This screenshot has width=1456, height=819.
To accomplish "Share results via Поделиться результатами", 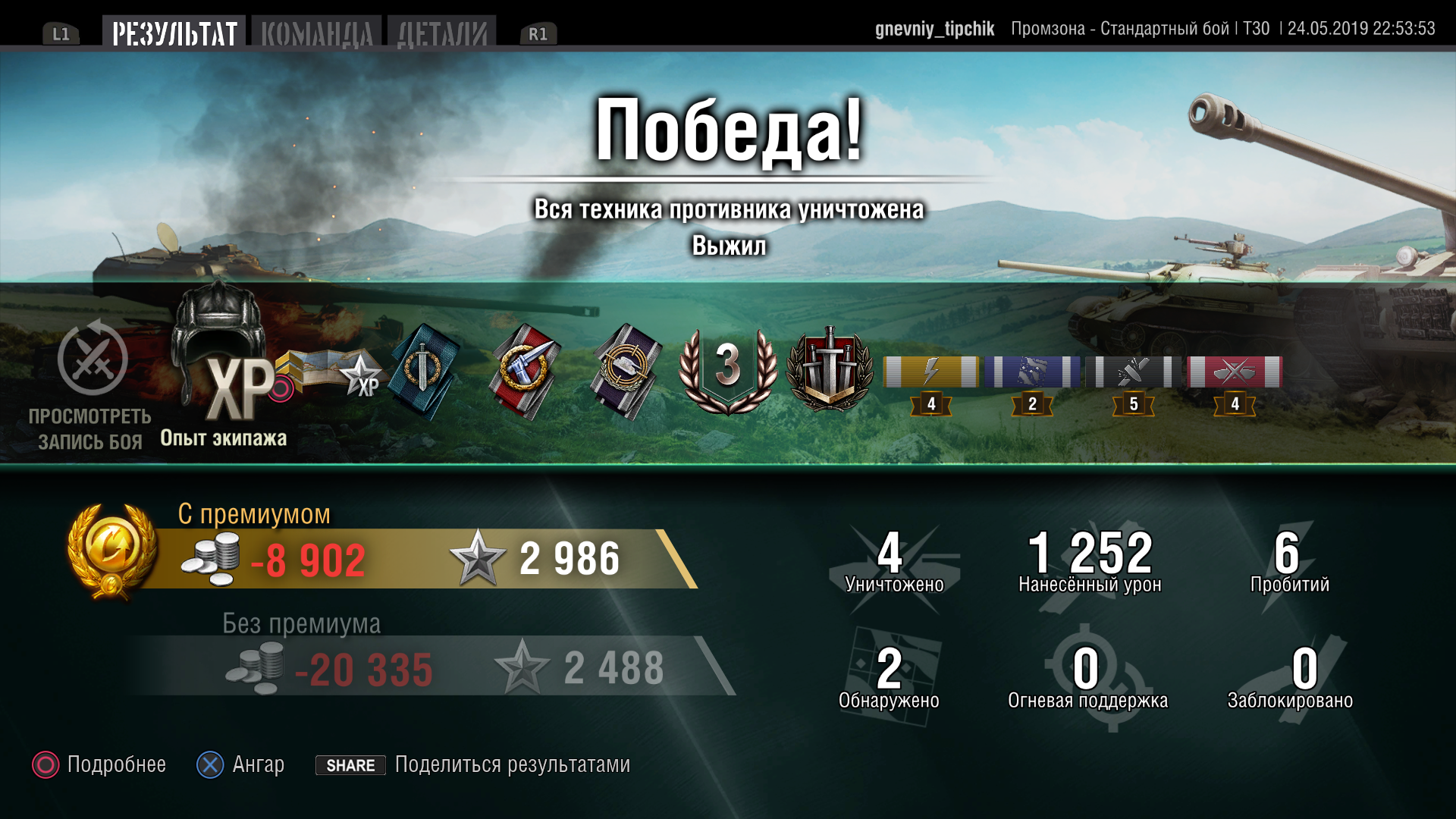I will tap(473, 764).
